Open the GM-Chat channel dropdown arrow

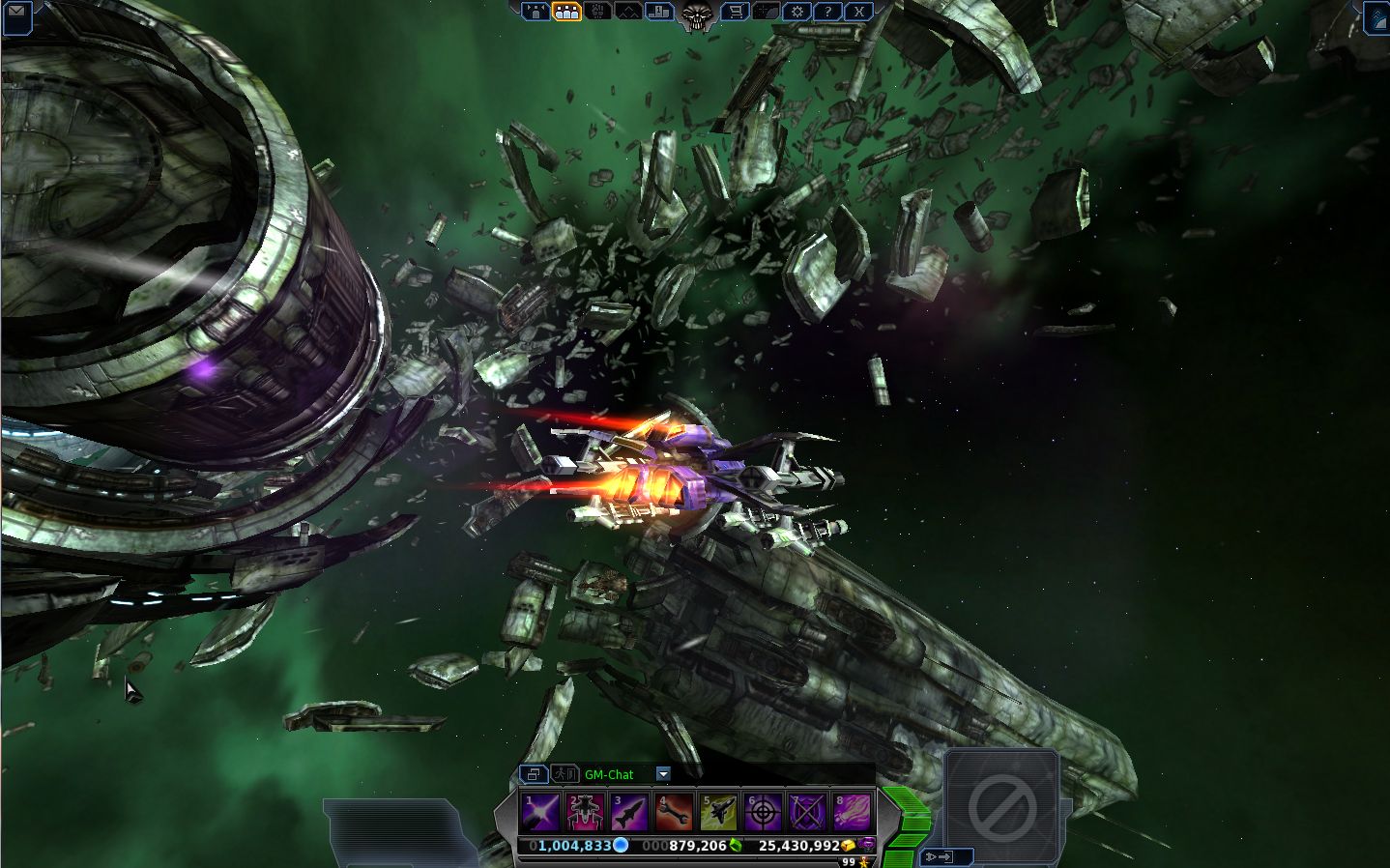(663, 774)
